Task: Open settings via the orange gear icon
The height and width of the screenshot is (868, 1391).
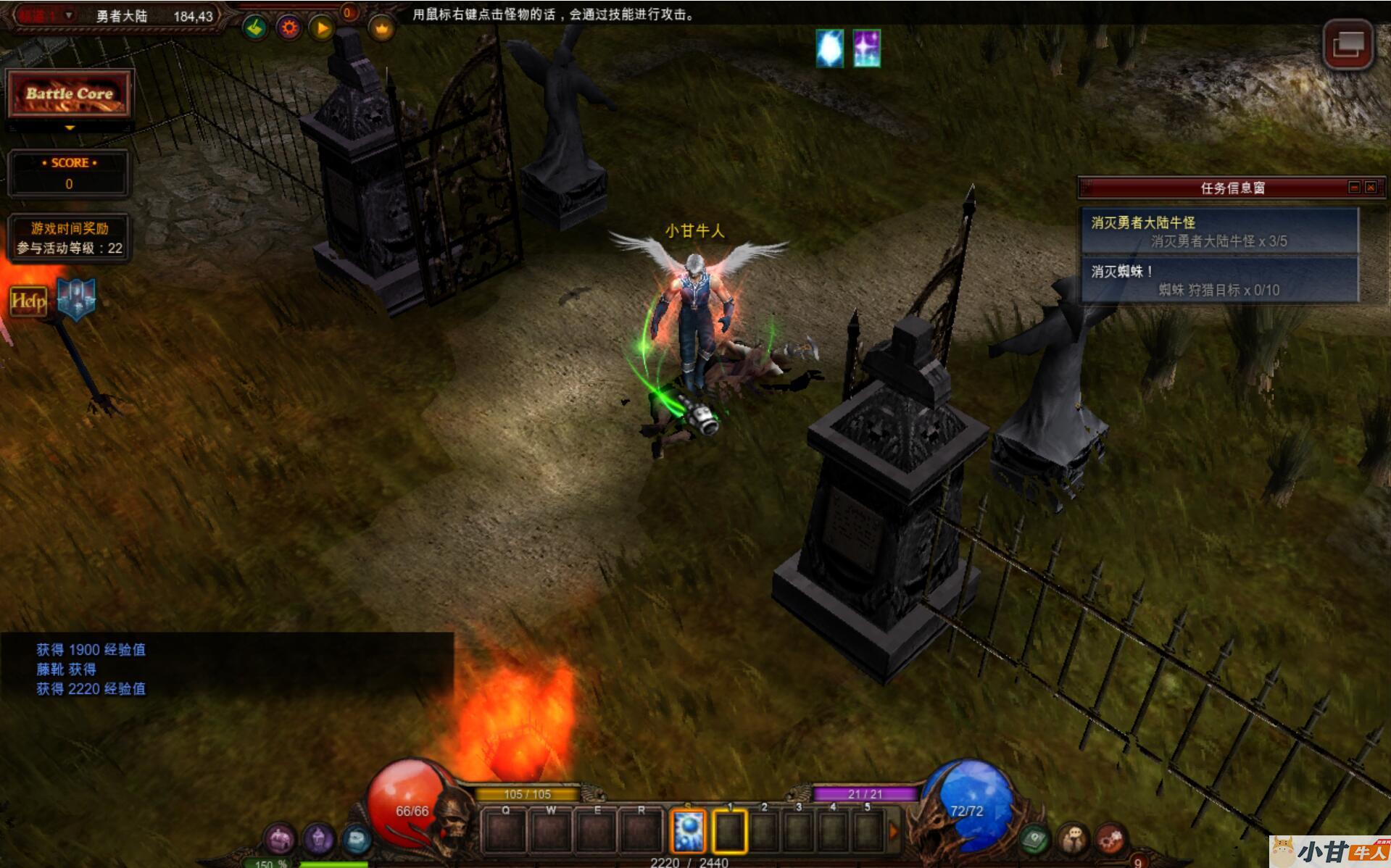Action: coord(288,29)
